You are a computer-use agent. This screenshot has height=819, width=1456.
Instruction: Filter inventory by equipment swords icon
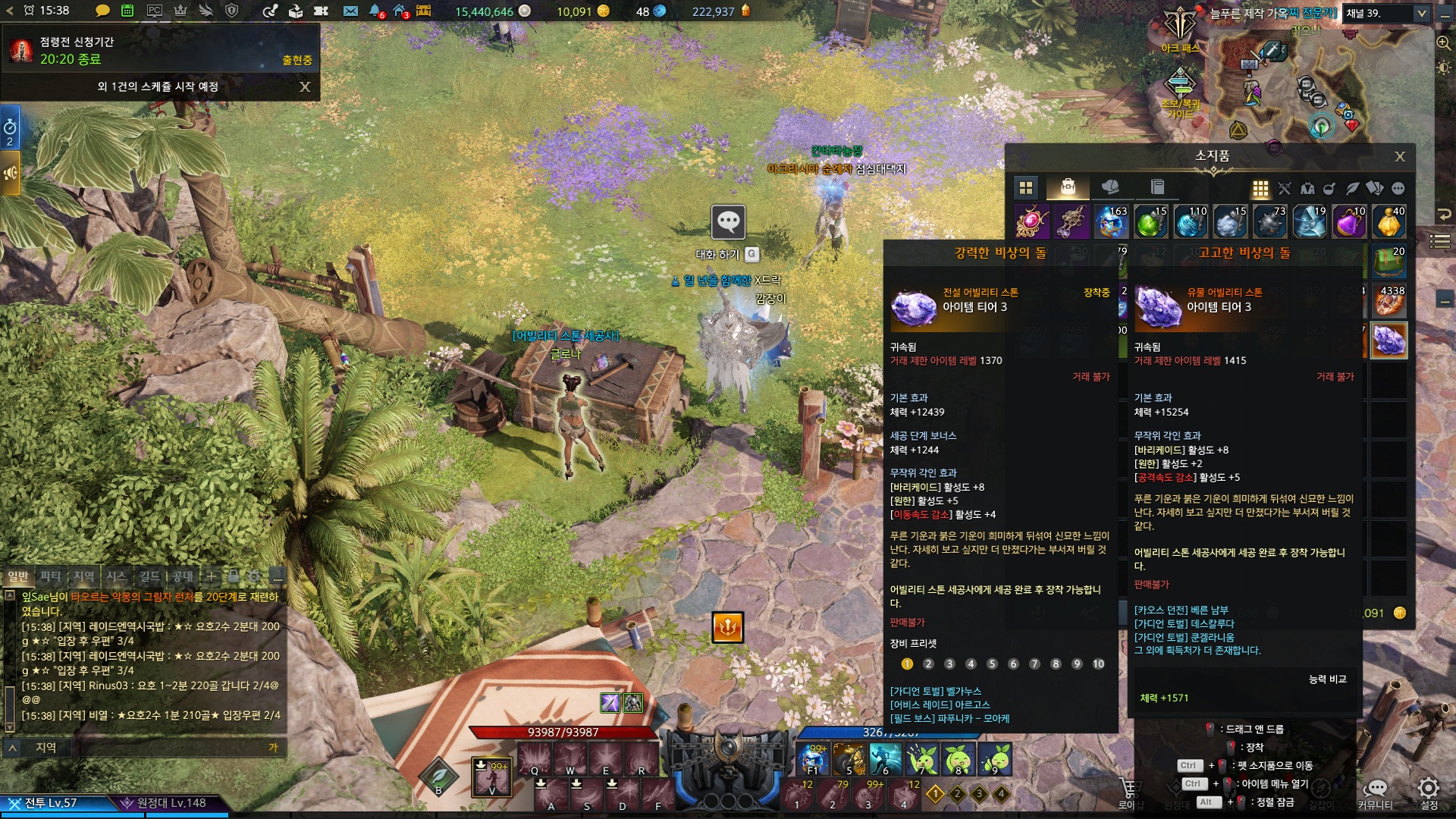(1284, 188)
